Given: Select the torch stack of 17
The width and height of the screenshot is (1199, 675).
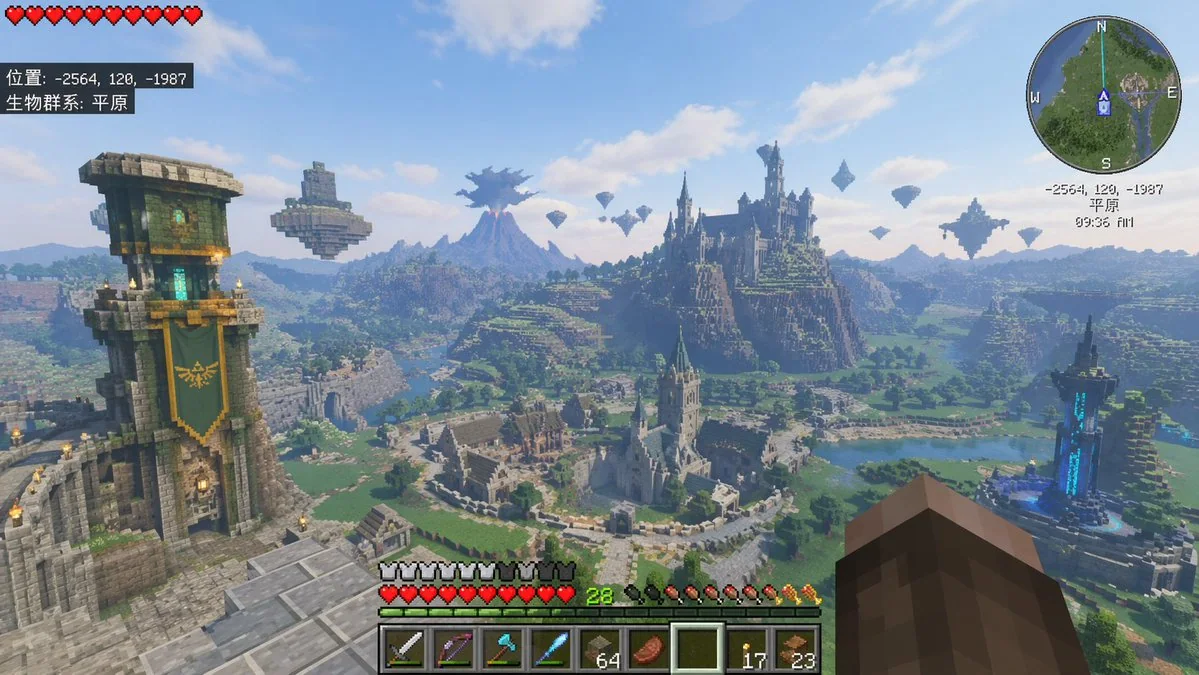Looking at the screenshot, I should click(x=746, y=648).
